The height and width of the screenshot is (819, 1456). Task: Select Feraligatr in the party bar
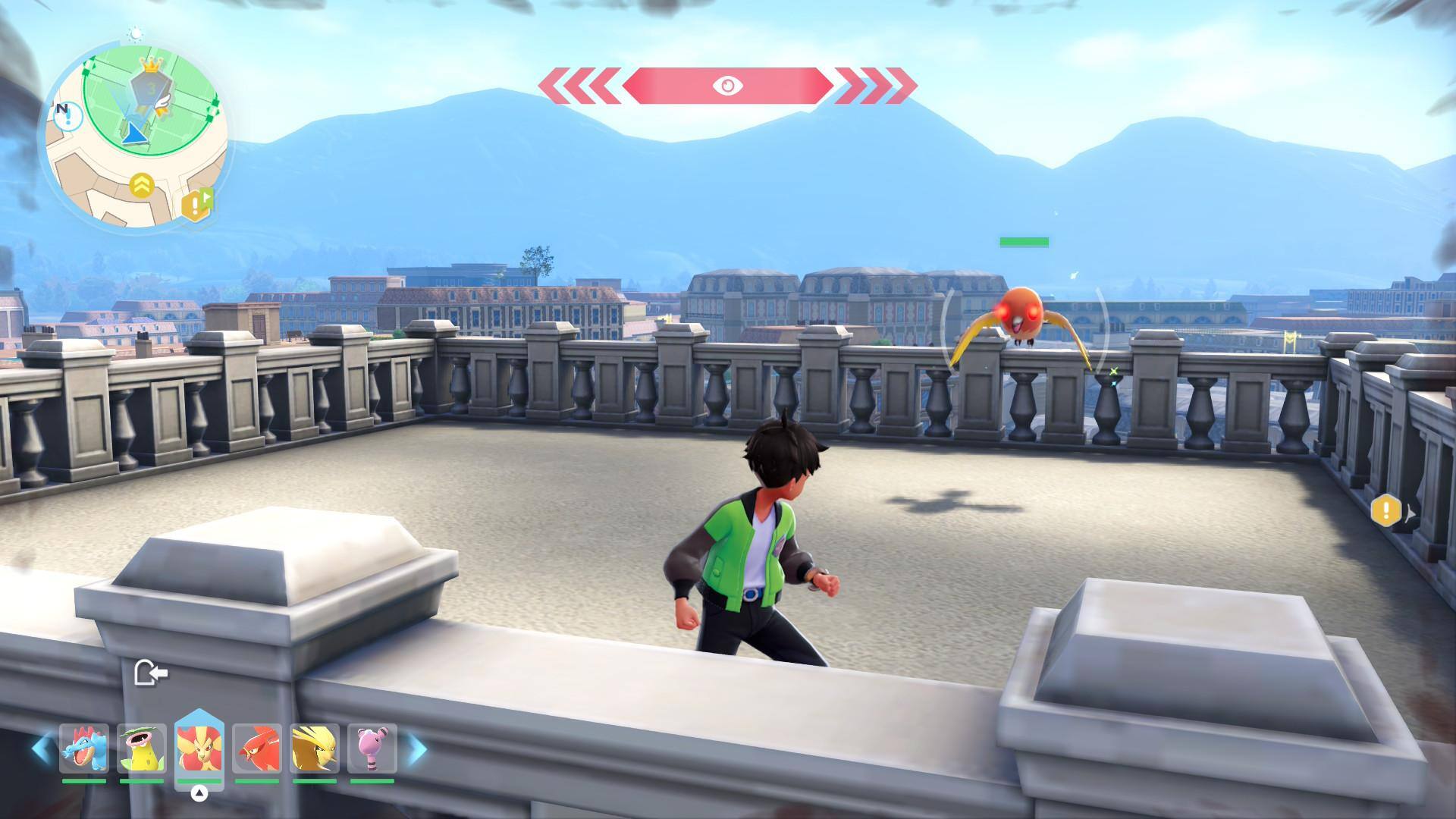84,748
